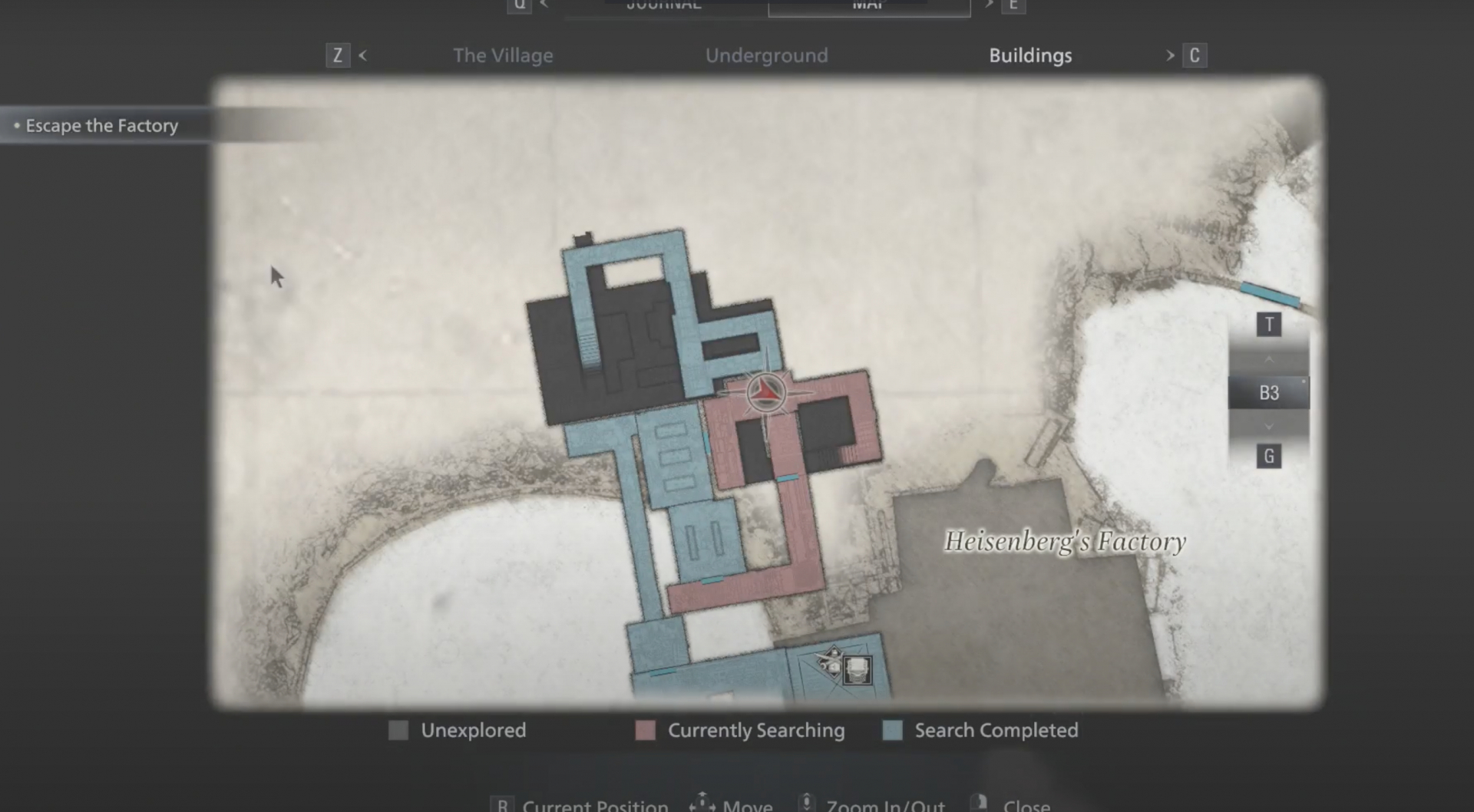Click the downward chevron below B3
This screenshot has height=812, width=1474.
coord(1269,425)
